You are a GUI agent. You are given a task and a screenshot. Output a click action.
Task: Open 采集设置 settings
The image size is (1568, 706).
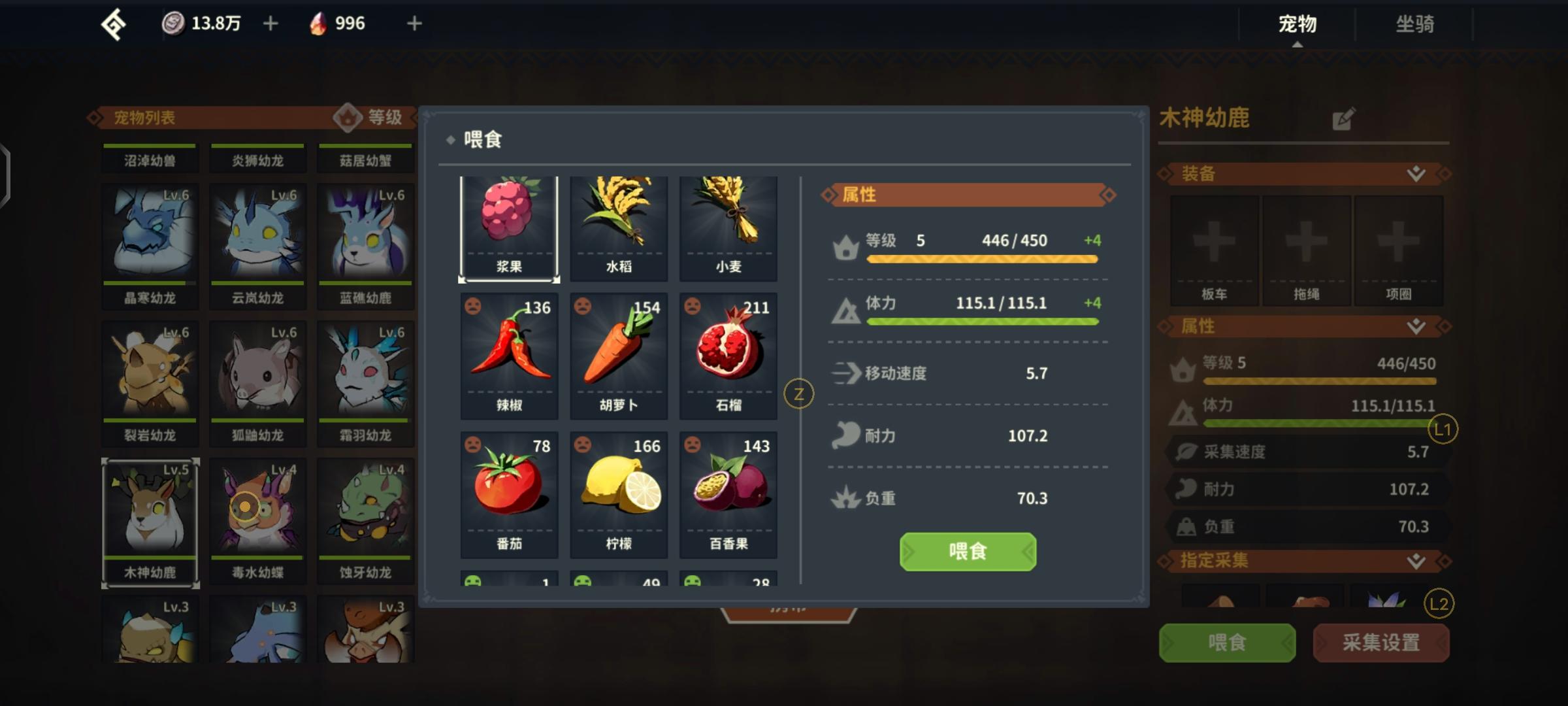[1381, 643]
